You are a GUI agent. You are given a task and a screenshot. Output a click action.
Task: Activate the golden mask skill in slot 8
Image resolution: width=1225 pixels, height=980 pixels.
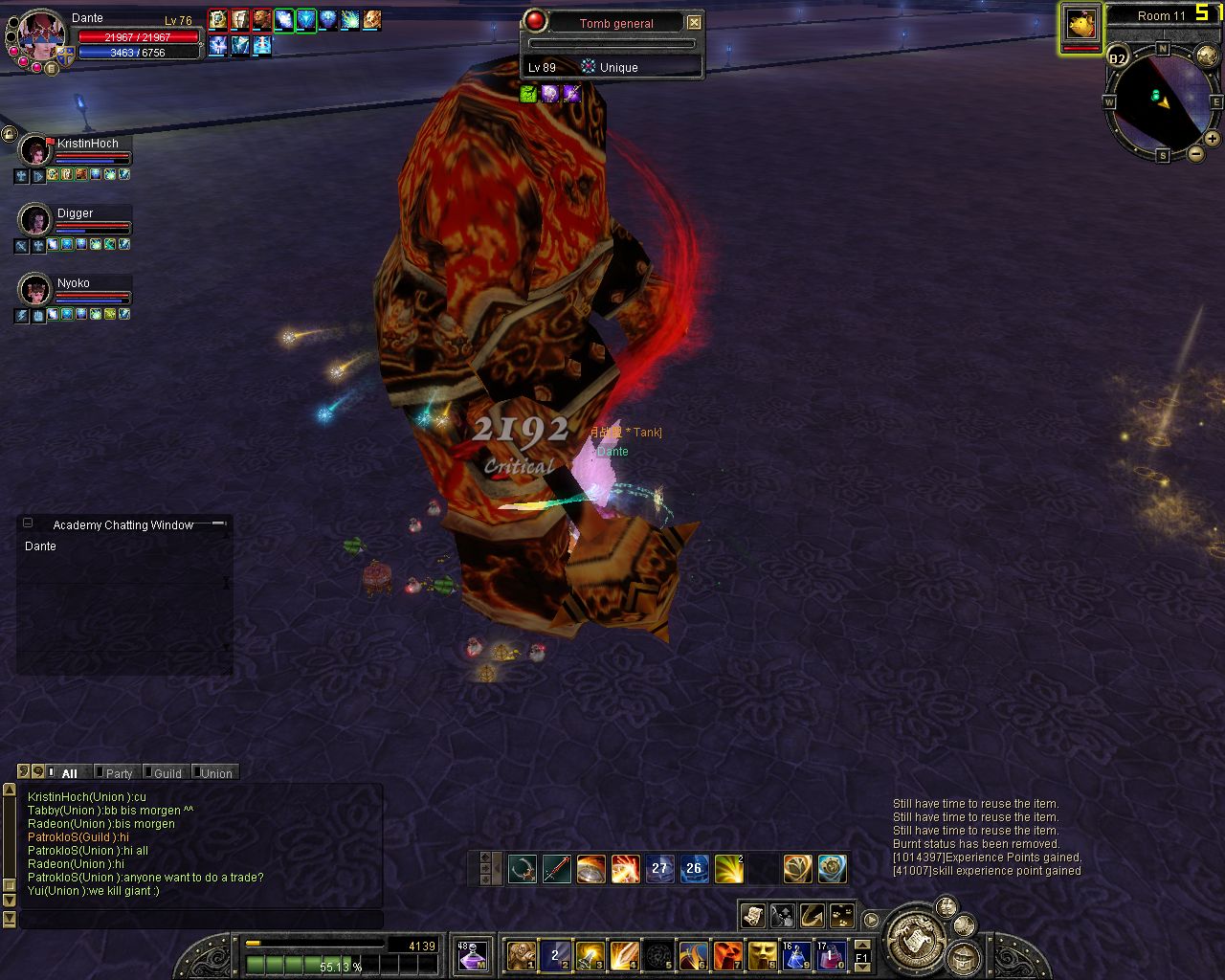[762, 954]
